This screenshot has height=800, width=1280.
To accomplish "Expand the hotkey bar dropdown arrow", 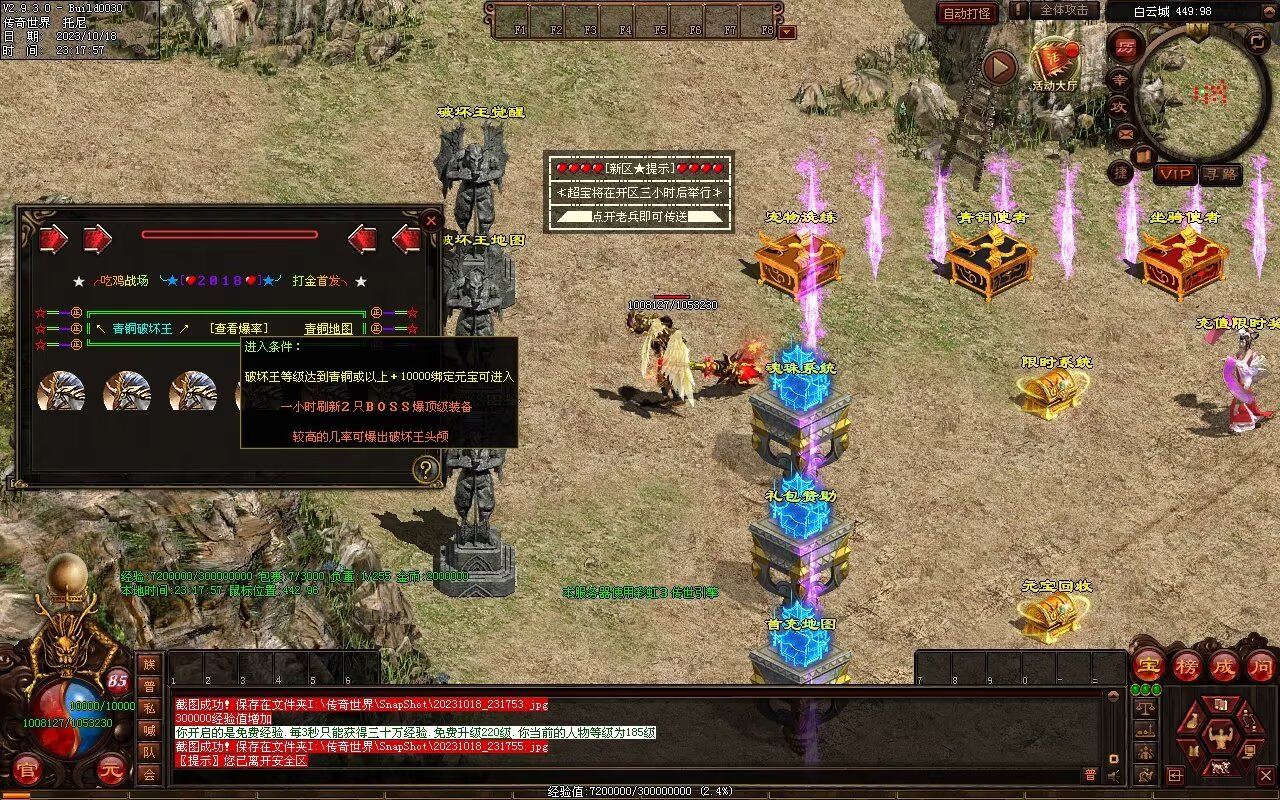I will pos(787,32).
